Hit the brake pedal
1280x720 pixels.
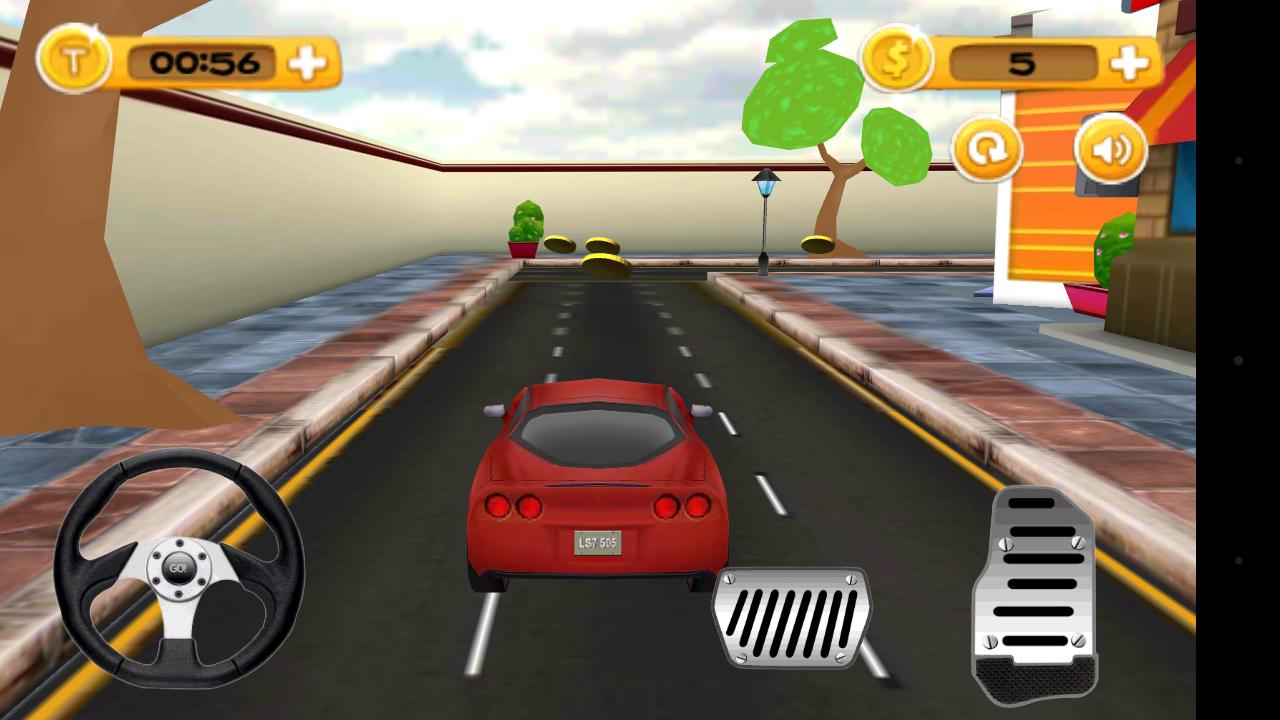[791, 616]
